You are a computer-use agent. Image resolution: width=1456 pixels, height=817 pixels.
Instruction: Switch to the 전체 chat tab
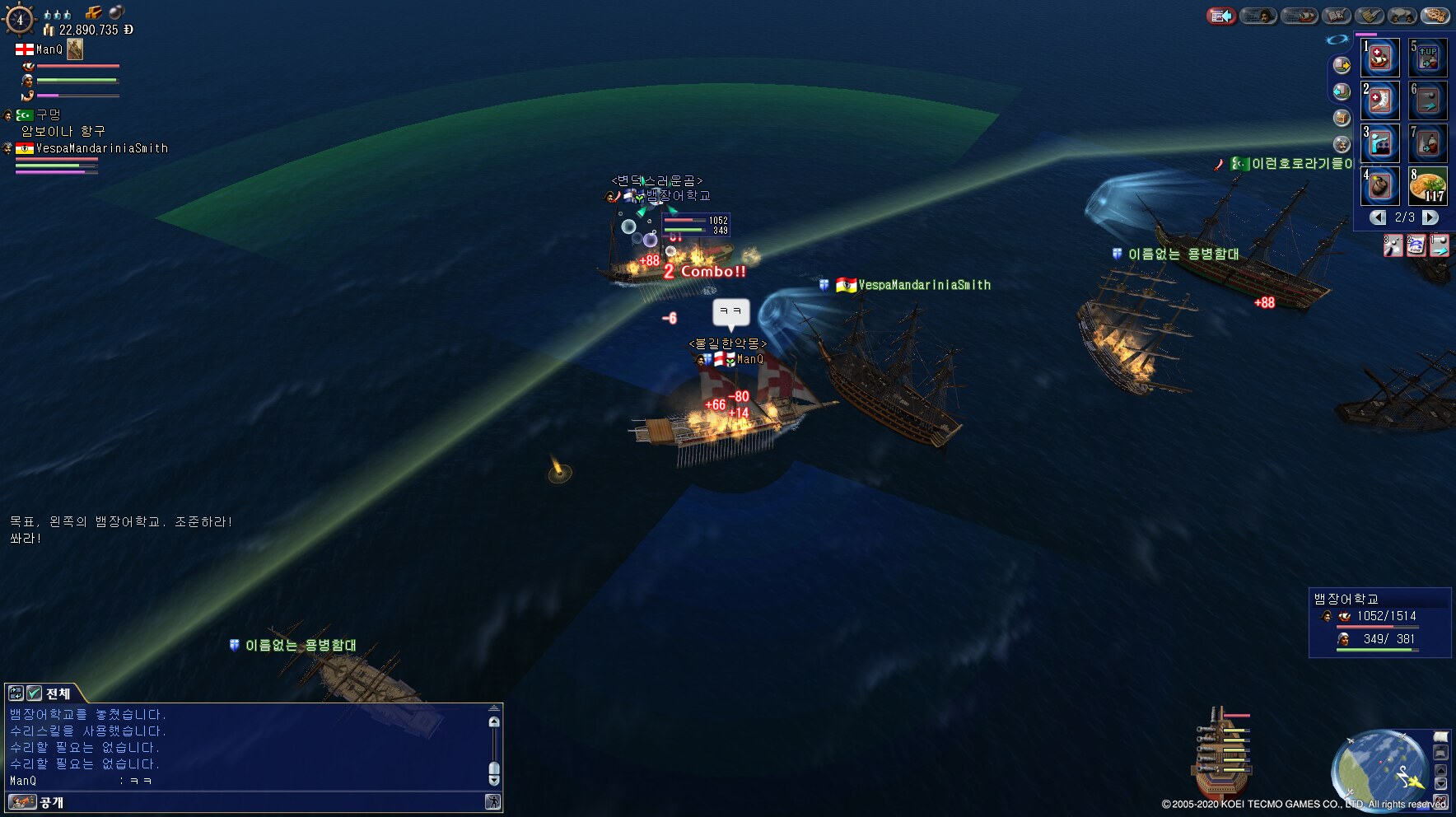pos(58,693)
